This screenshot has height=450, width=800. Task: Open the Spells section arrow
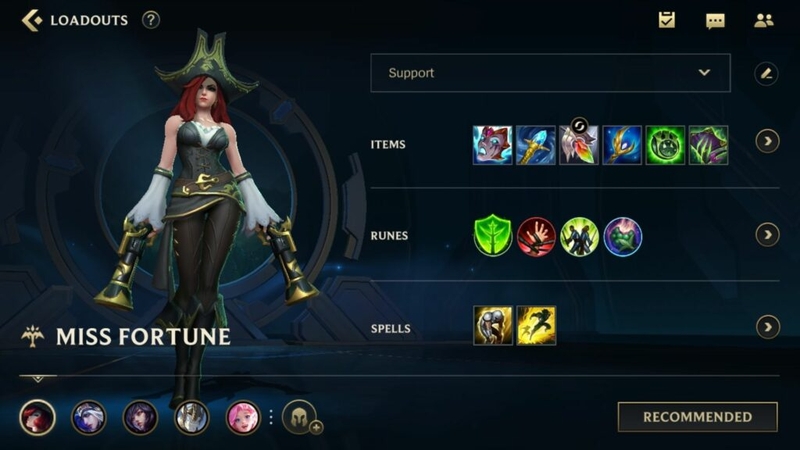pos(767,327)
